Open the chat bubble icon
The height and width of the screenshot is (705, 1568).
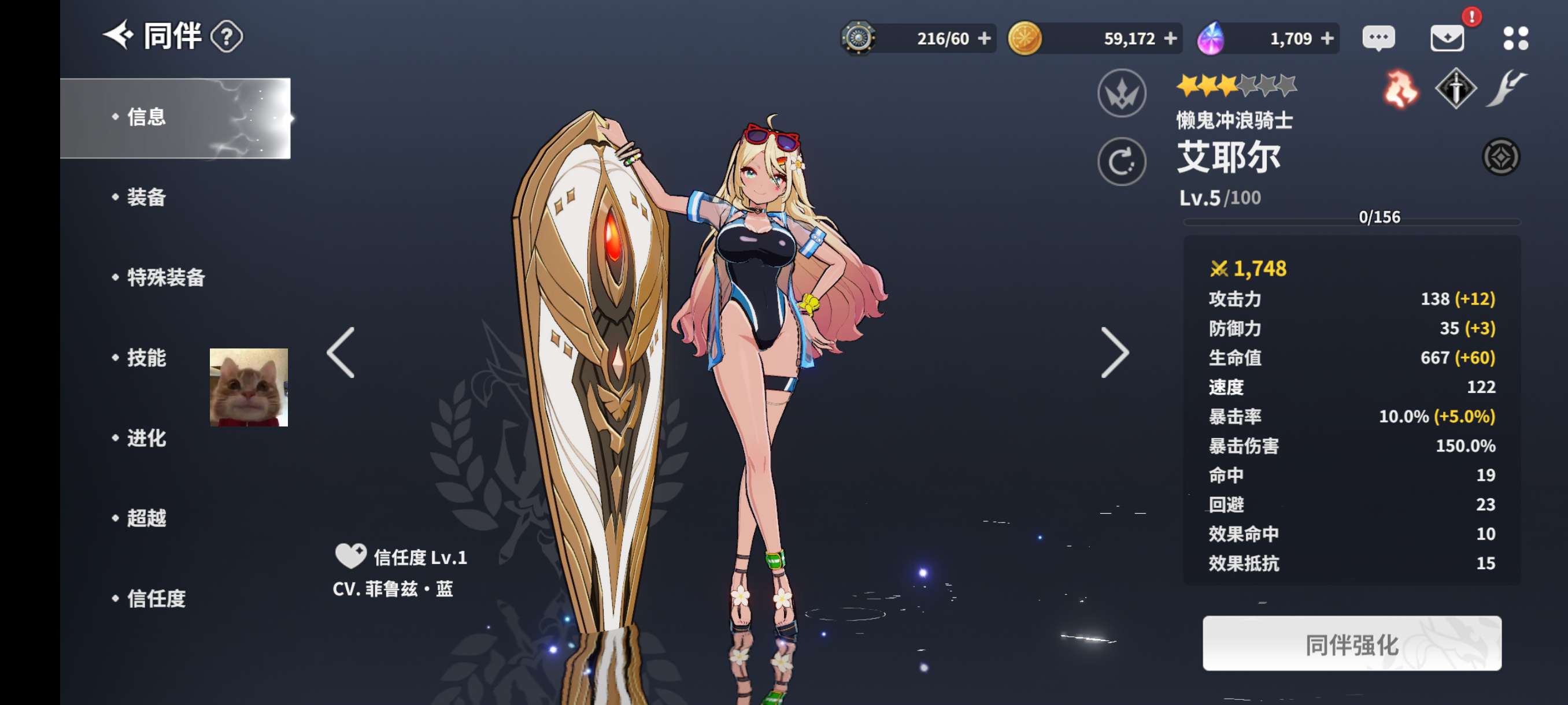(1378, 38)
